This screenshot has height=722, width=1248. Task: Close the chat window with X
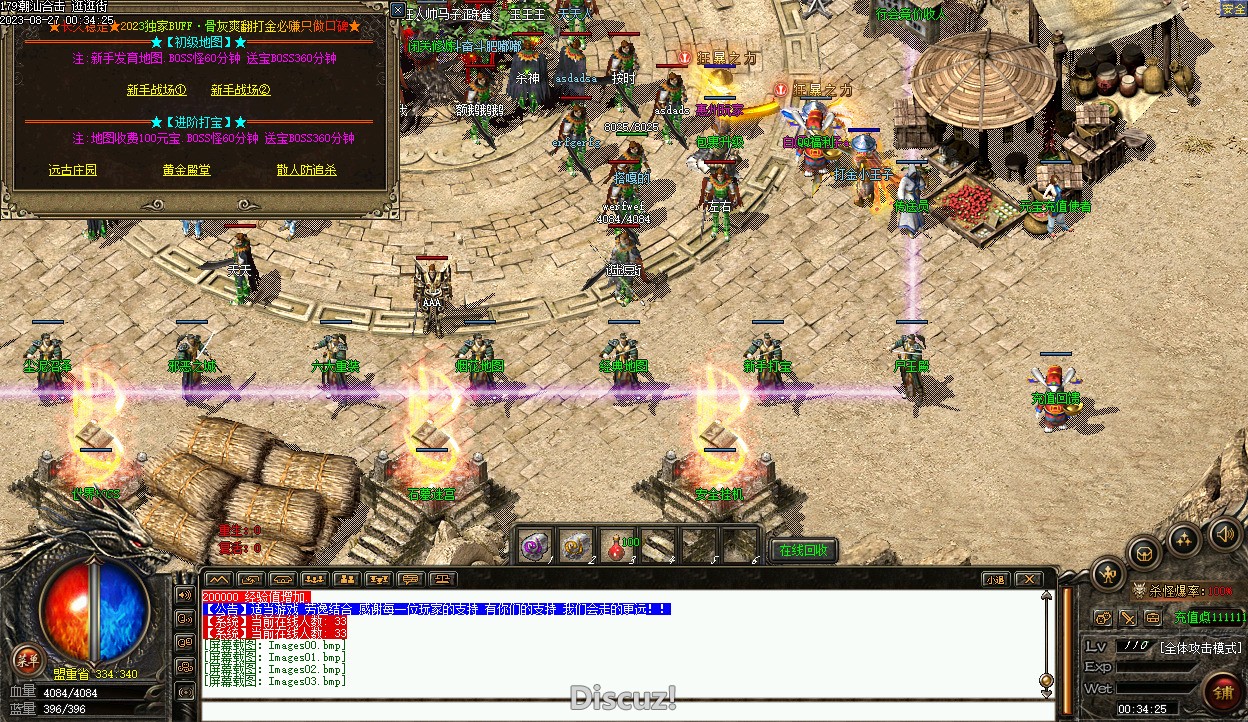(x=1027, y=579)
